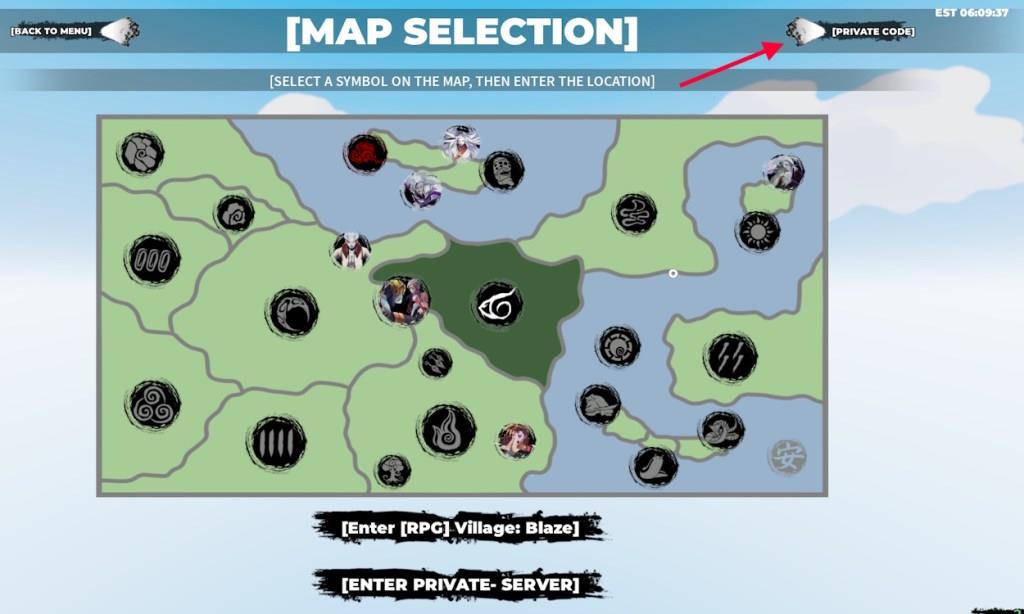Image resolution: width=1024 pixels, height=614 pixels.
Task: Click the Enter Private-Server button
Action: [x=460, y=584]
